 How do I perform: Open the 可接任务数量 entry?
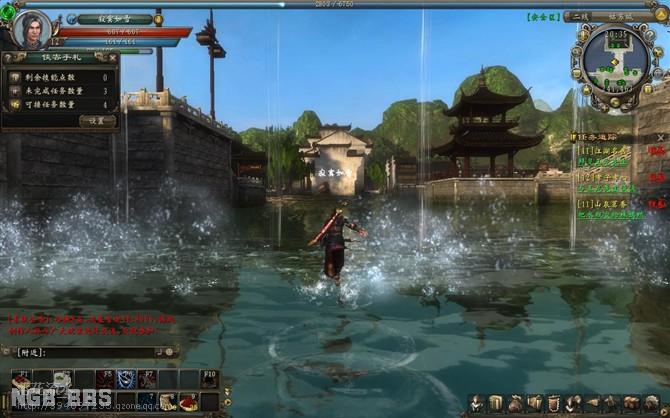pyautogui.click(x=60, y=104)
